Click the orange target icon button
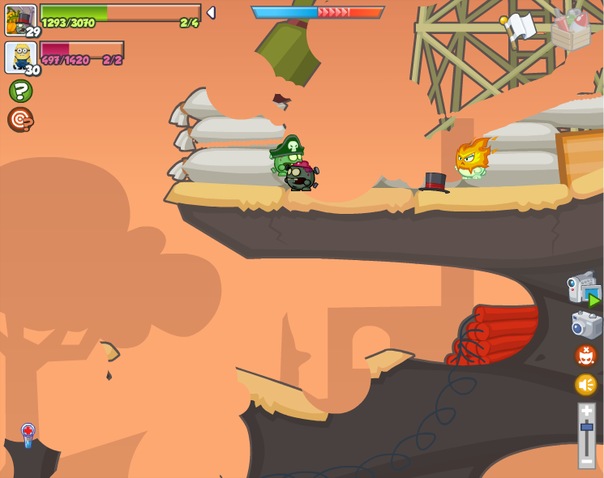Viewport: 604px width, 478px height. [x=20, y=120]
